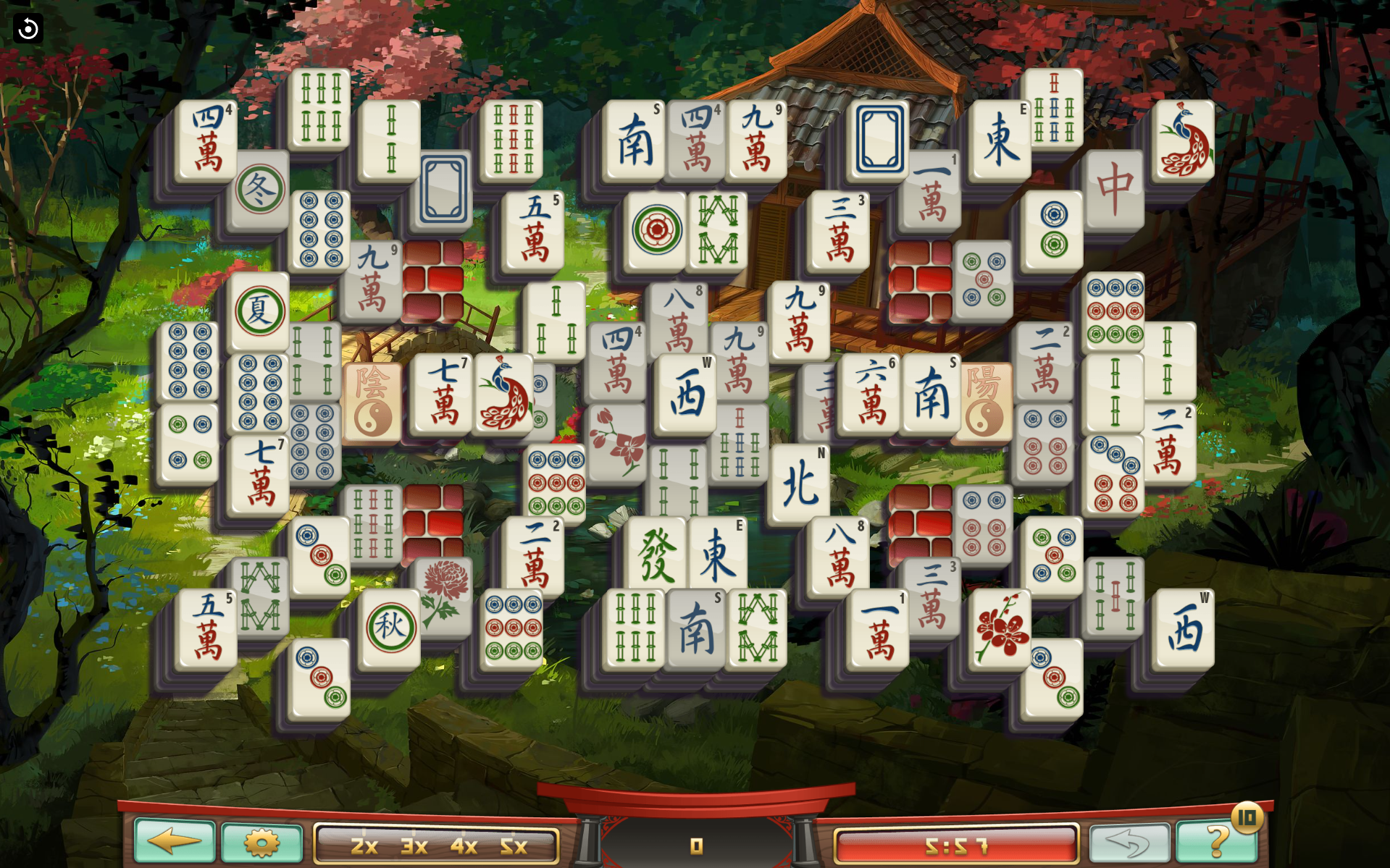Use the question mark hint button
The width and height of the screenshot is (1390, 868).
coord(1217,841)
